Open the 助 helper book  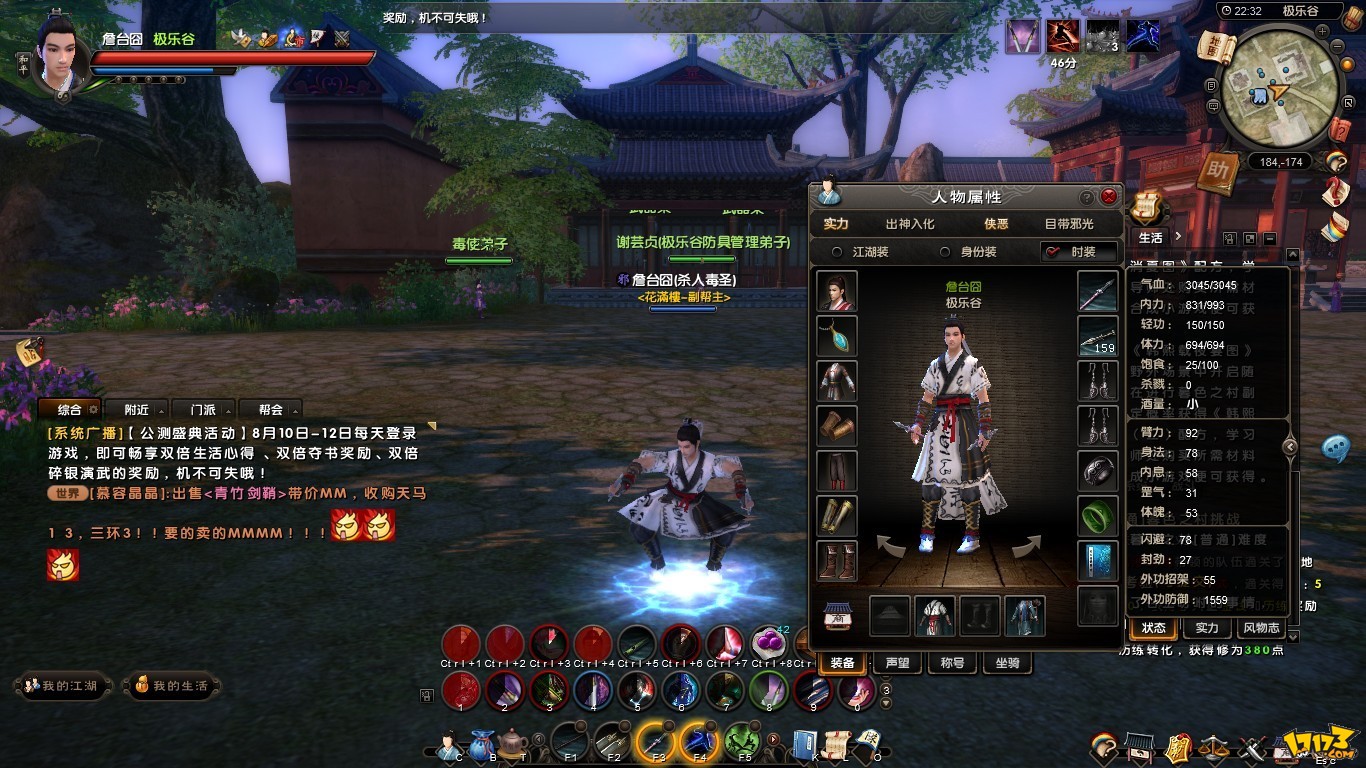(1217, 170)
